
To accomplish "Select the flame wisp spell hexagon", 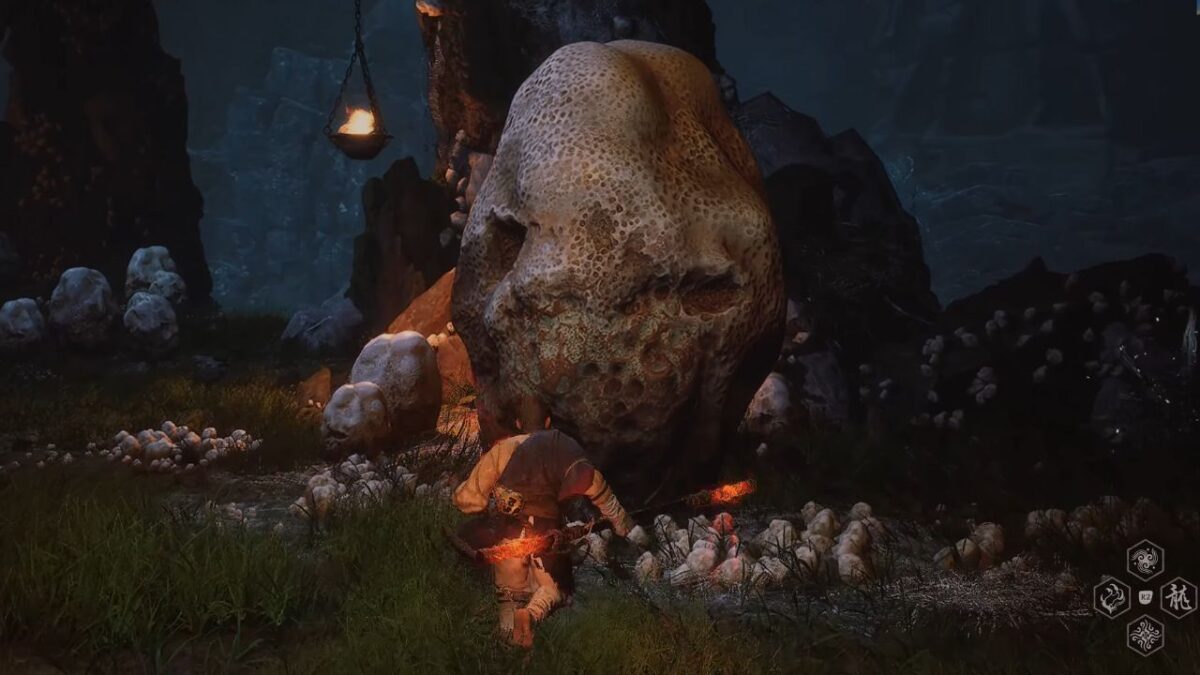I will click(1112, 597).
